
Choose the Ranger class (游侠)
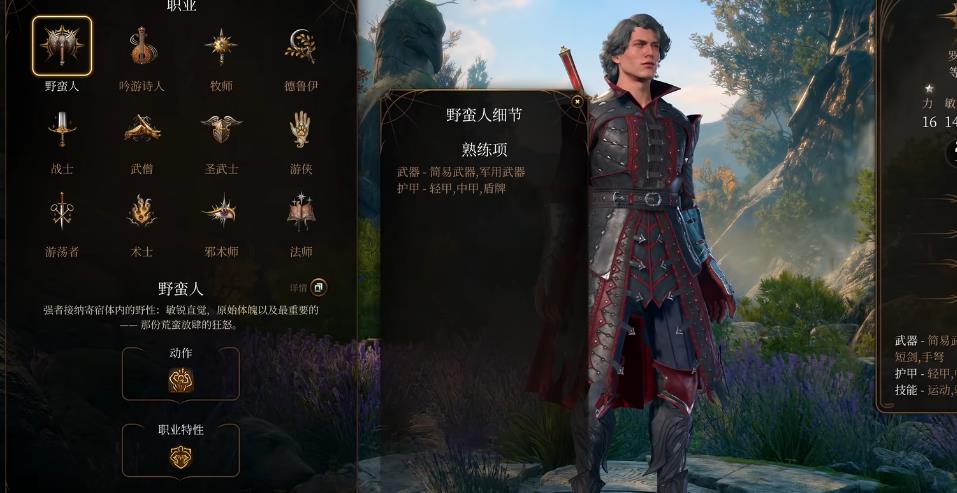pos(300,129)
